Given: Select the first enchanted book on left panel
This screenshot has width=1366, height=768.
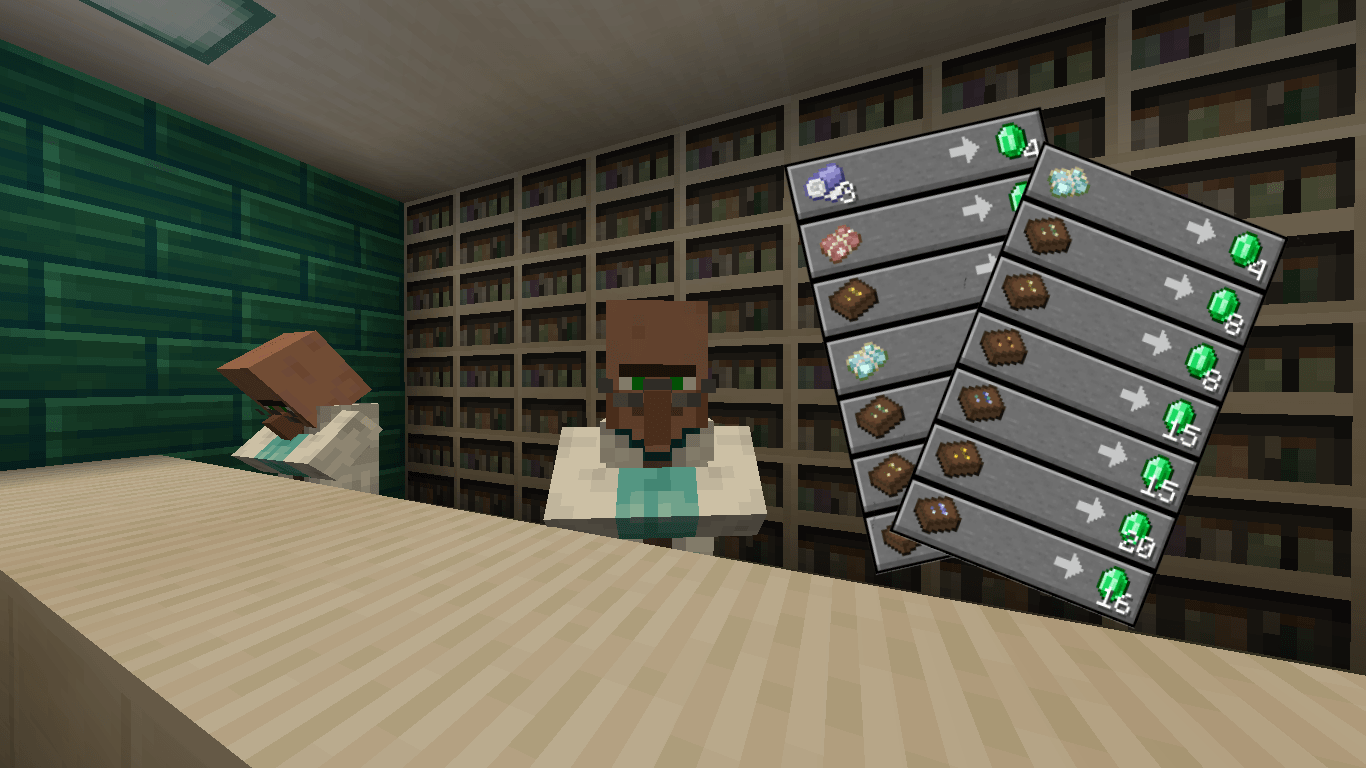Looking at the screenshot, I should [x=852, y=295].
